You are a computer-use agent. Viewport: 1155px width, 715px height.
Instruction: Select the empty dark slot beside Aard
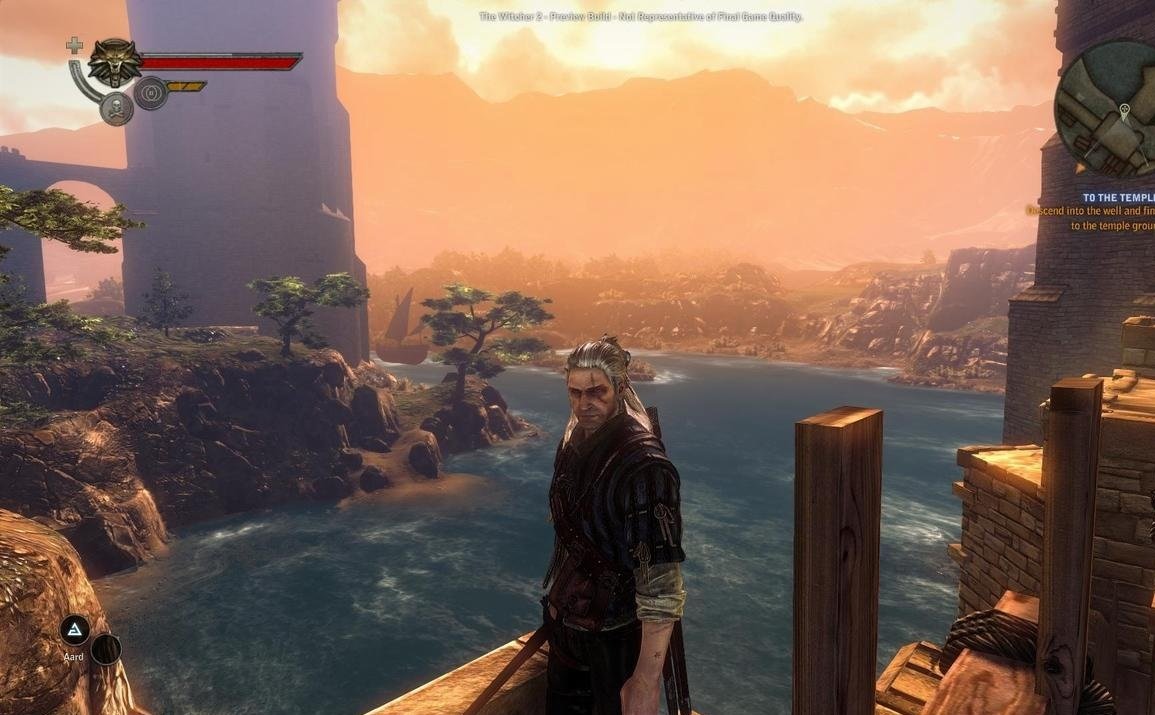pyautogui.click(x=106, y=649)
